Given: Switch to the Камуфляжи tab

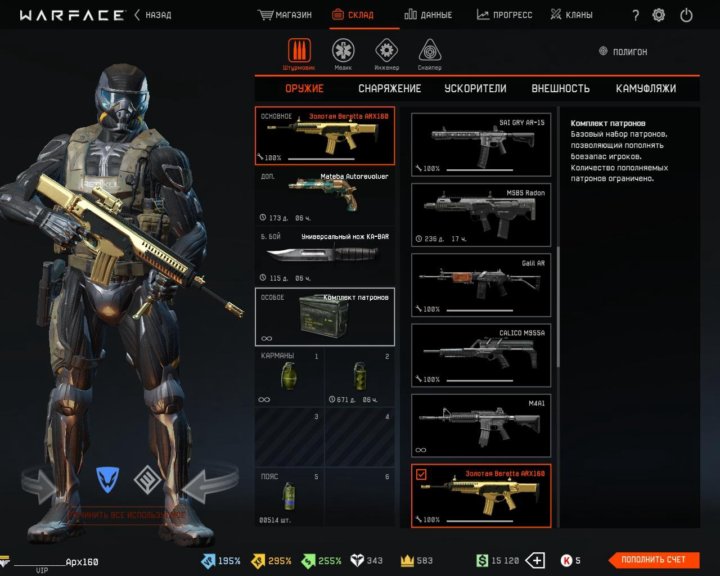Looking at the screenshot, I should click(x=646, y=88).
